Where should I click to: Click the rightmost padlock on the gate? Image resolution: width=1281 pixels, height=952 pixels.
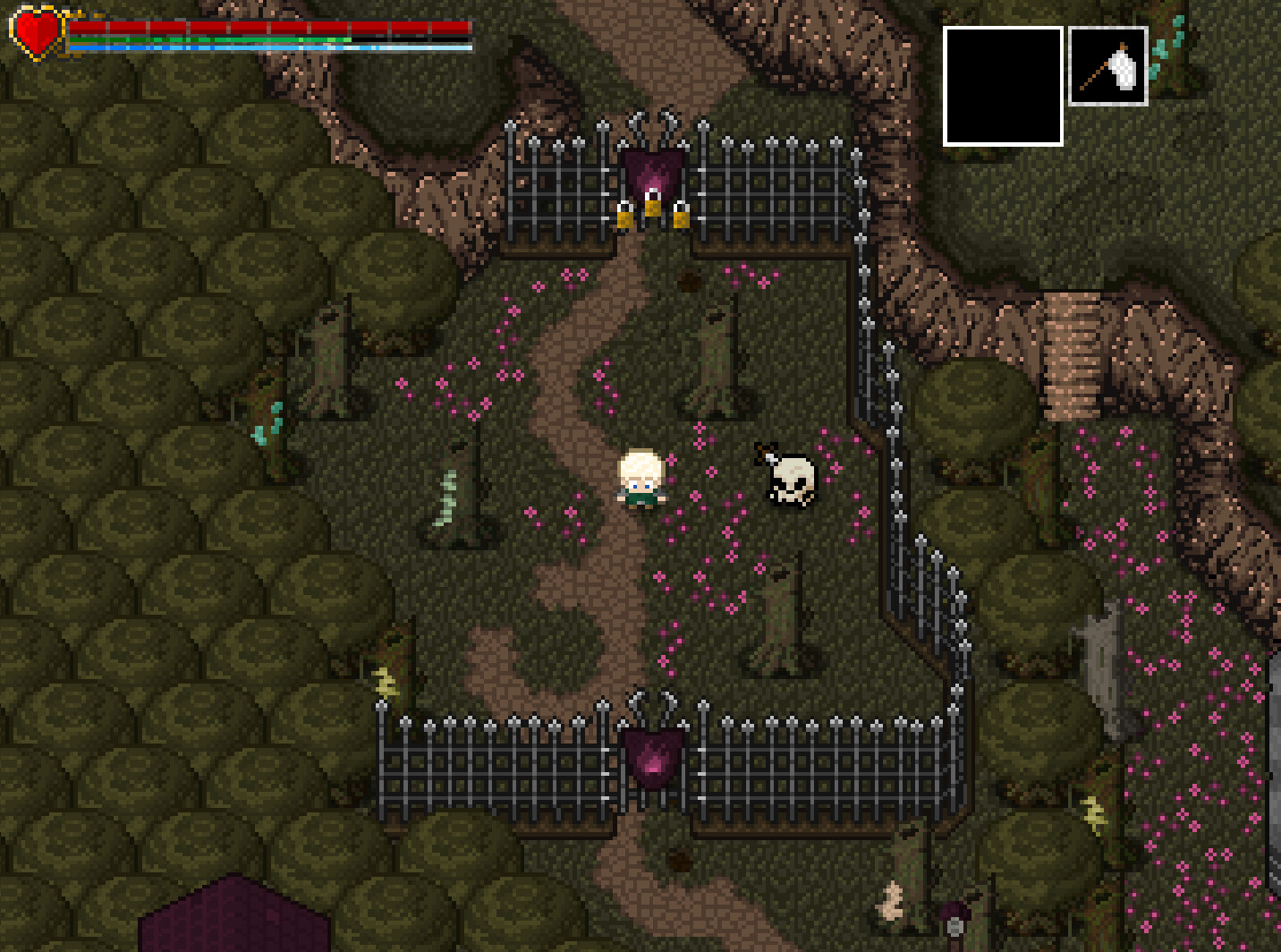point(683,219)
